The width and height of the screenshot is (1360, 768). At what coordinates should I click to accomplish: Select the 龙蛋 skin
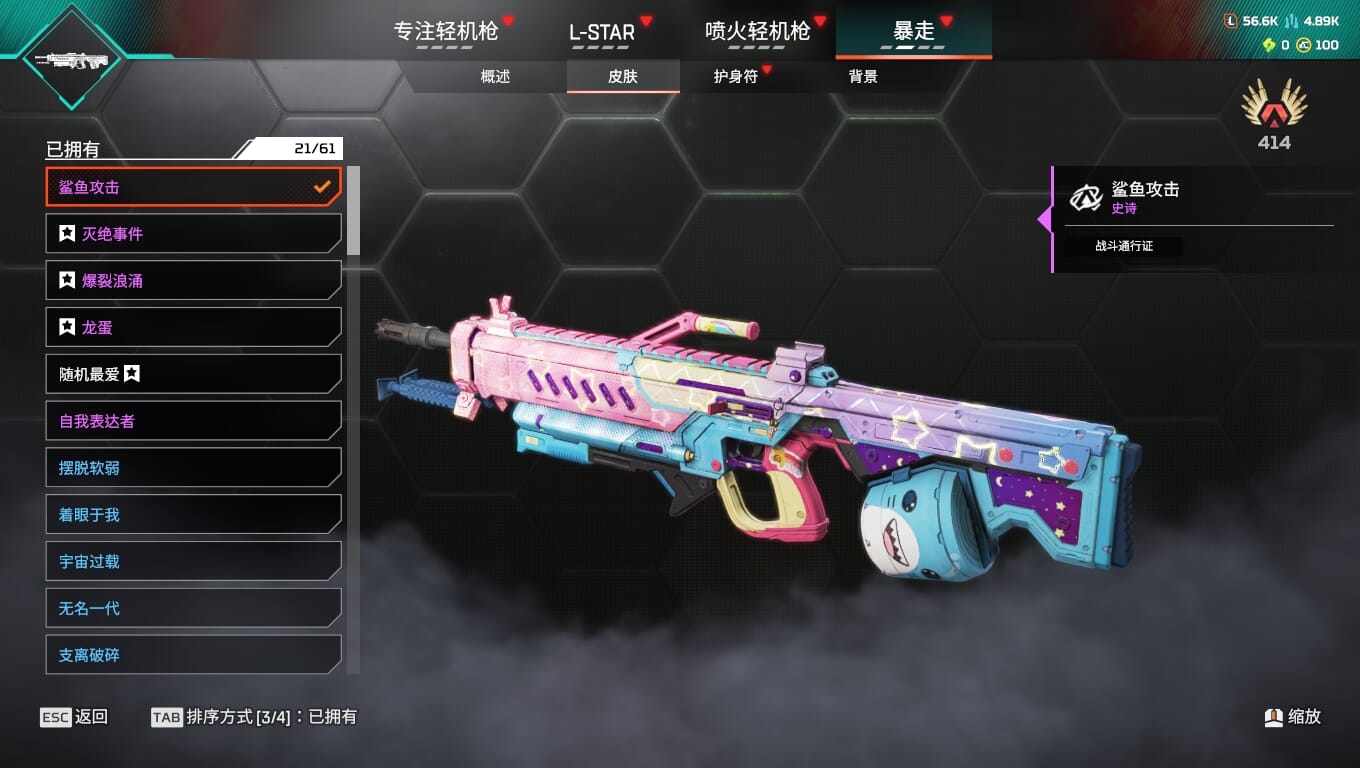[x=193, y=327]
